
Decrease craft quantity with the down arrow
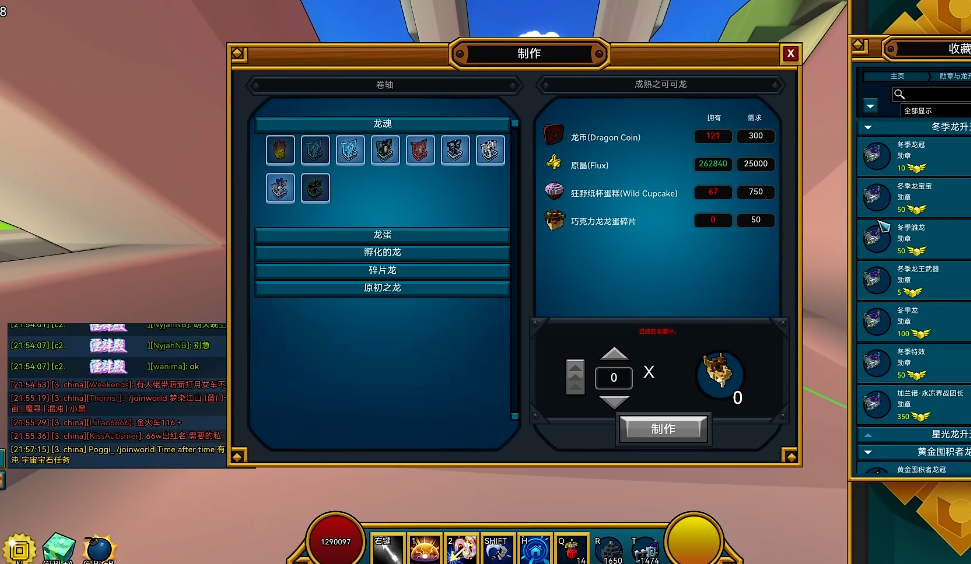[614, 401]
